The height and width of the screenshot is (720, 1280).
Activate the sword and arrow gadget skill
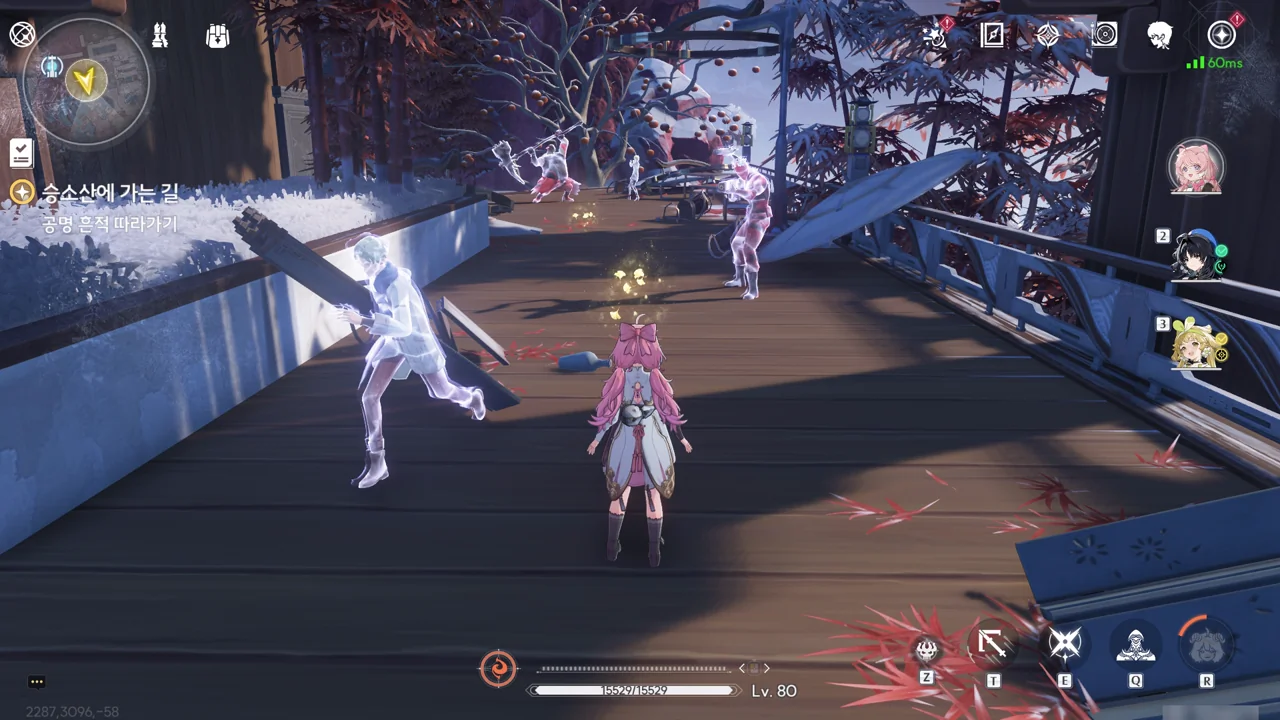tap(992, 644)
